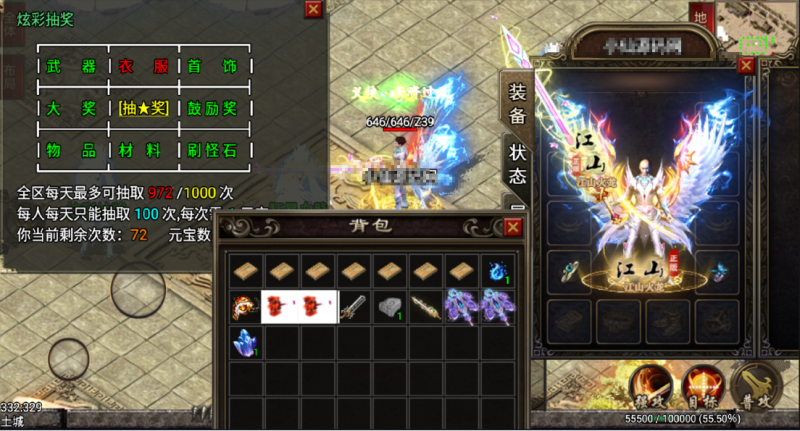Click the yellow [抽★奖] draw button
This screenshot has width=800, height=431.
(141, 108)
